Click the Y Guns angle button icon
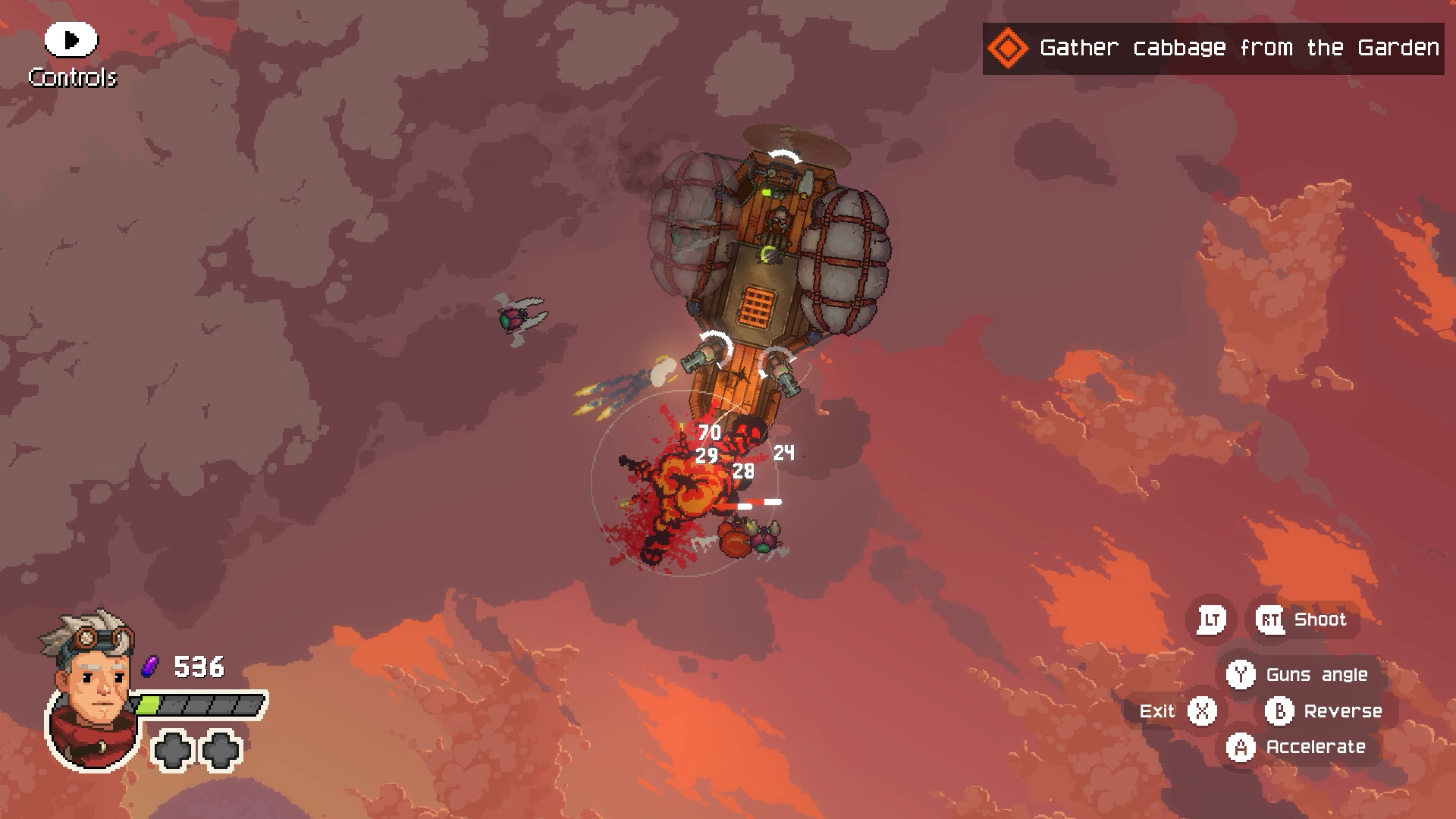 tap(1242, 674)
